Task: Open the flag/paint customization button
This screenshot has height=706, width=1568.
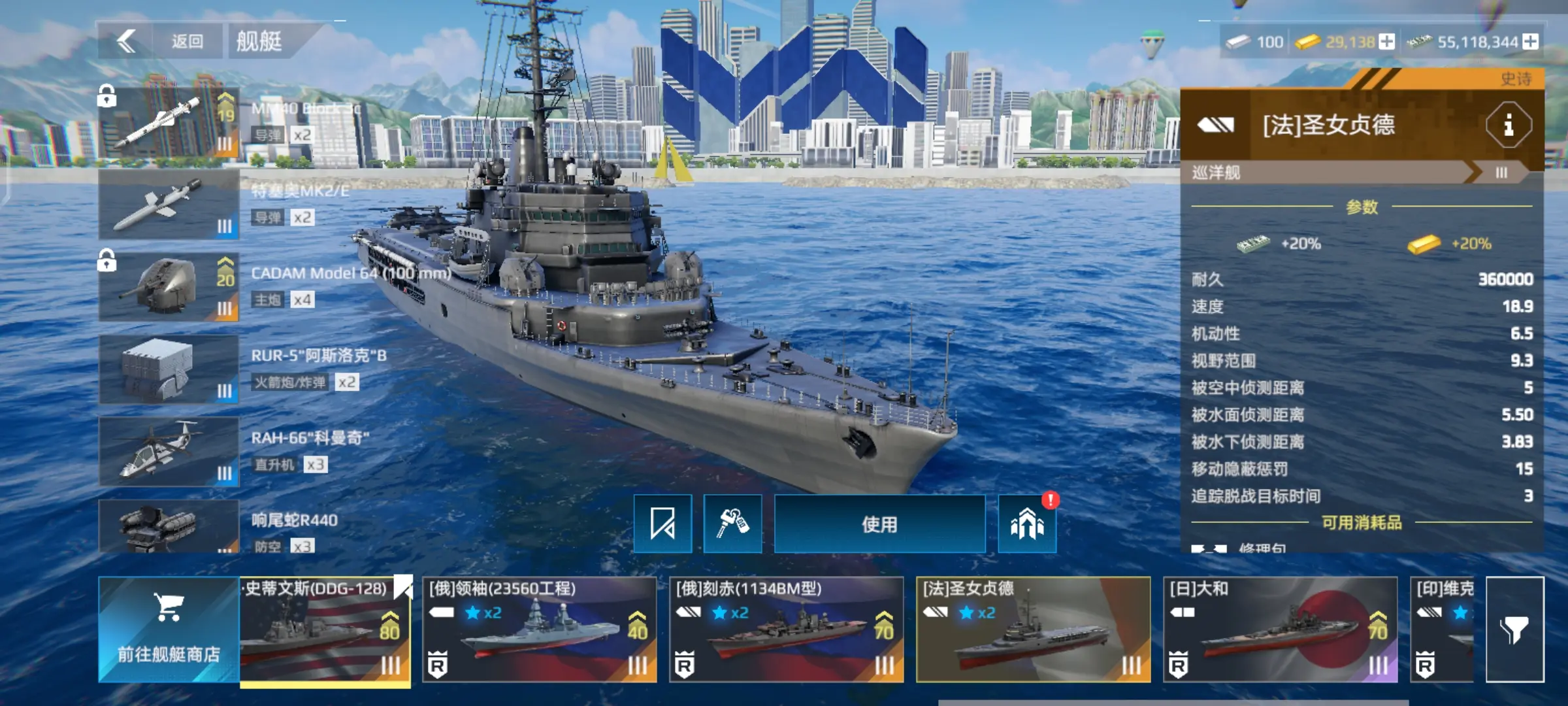Action: click(x=662, y=524)
